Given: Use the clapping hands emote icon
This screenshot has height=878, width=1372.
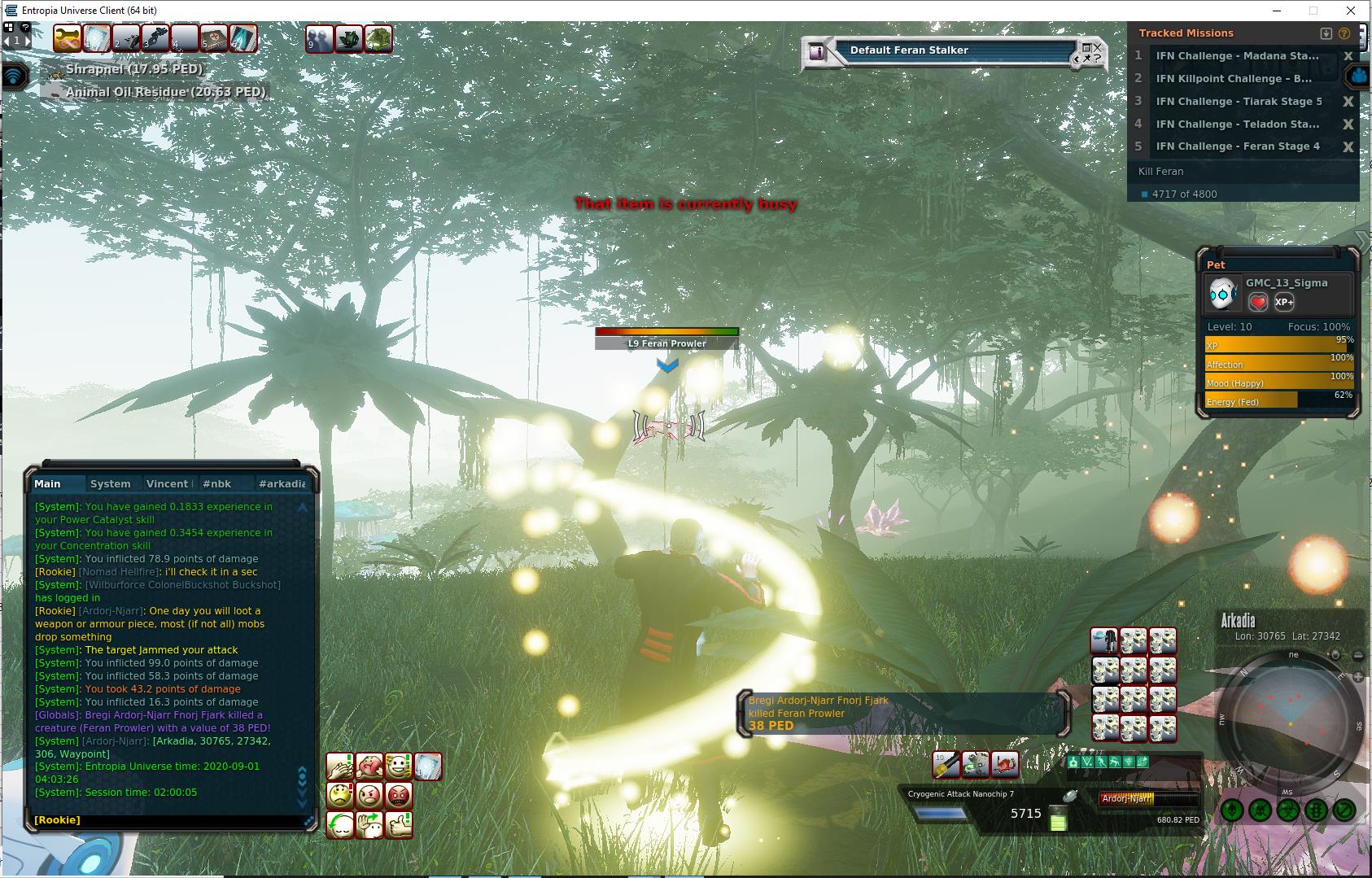Looking at the screenshot, I should [340, 766].
